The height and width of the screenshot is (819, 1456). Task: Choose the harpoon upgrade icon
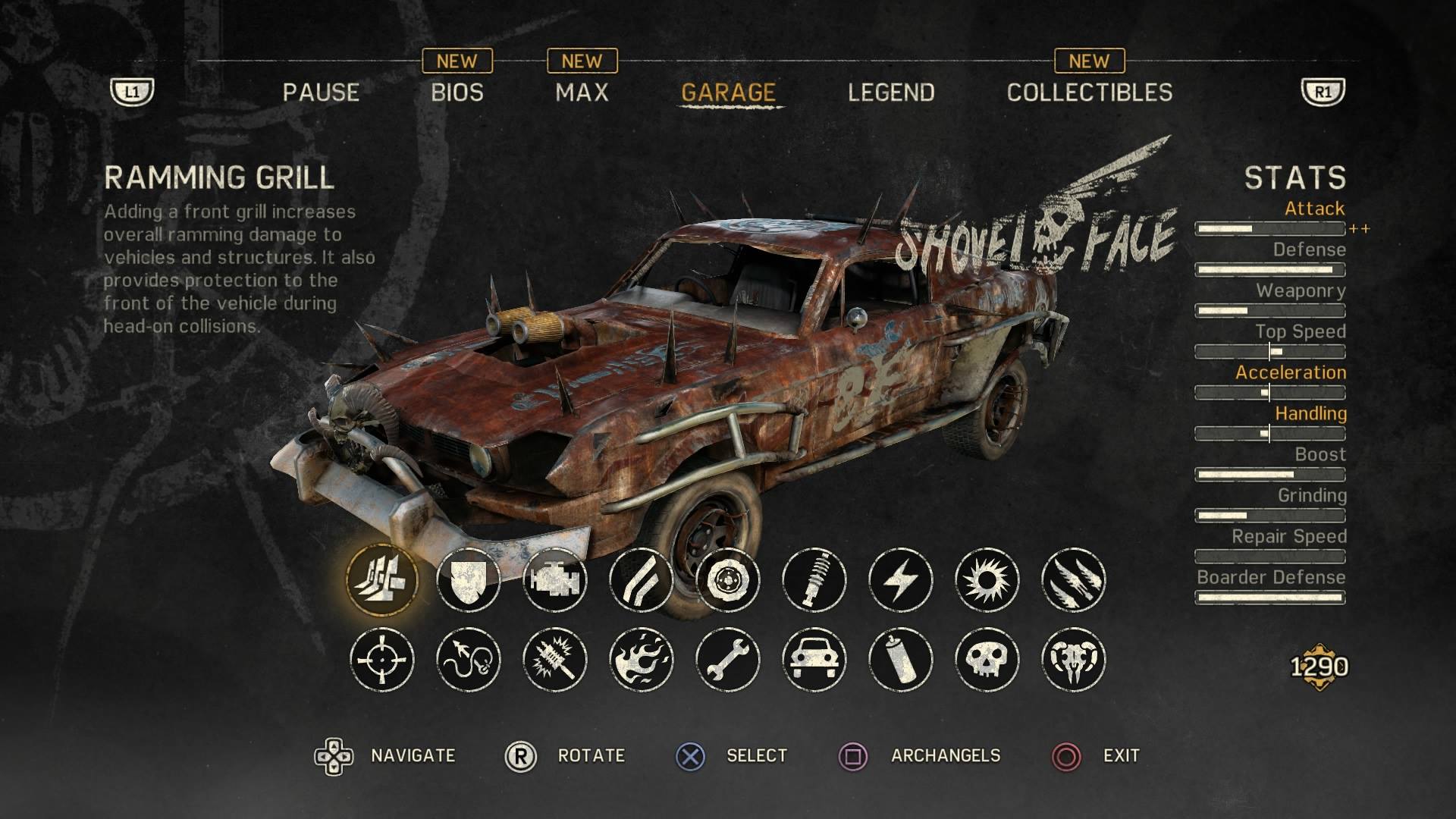(469, 659)
